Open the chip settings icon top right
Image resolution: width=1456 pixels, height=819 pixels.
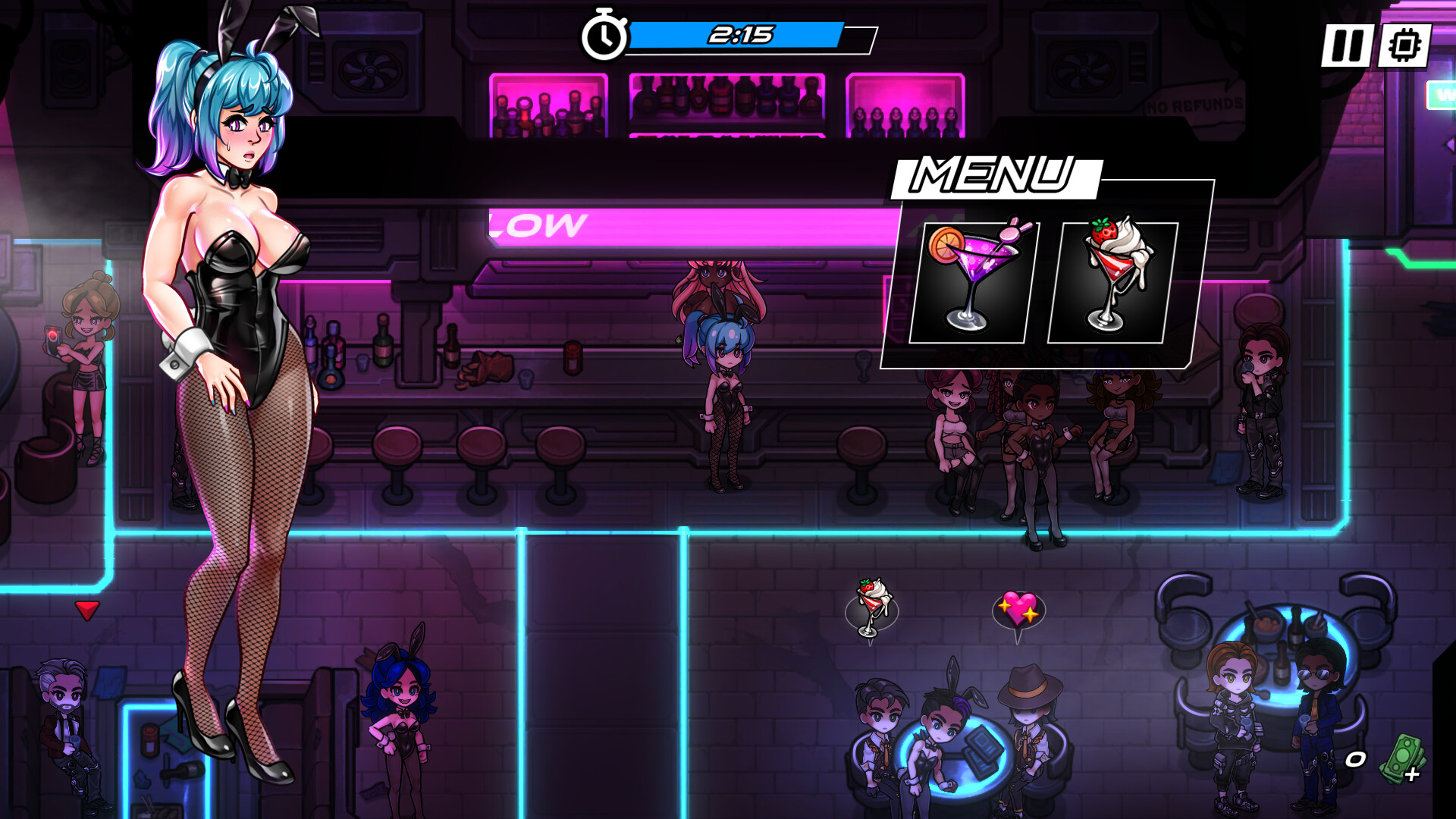[1403, 47]
